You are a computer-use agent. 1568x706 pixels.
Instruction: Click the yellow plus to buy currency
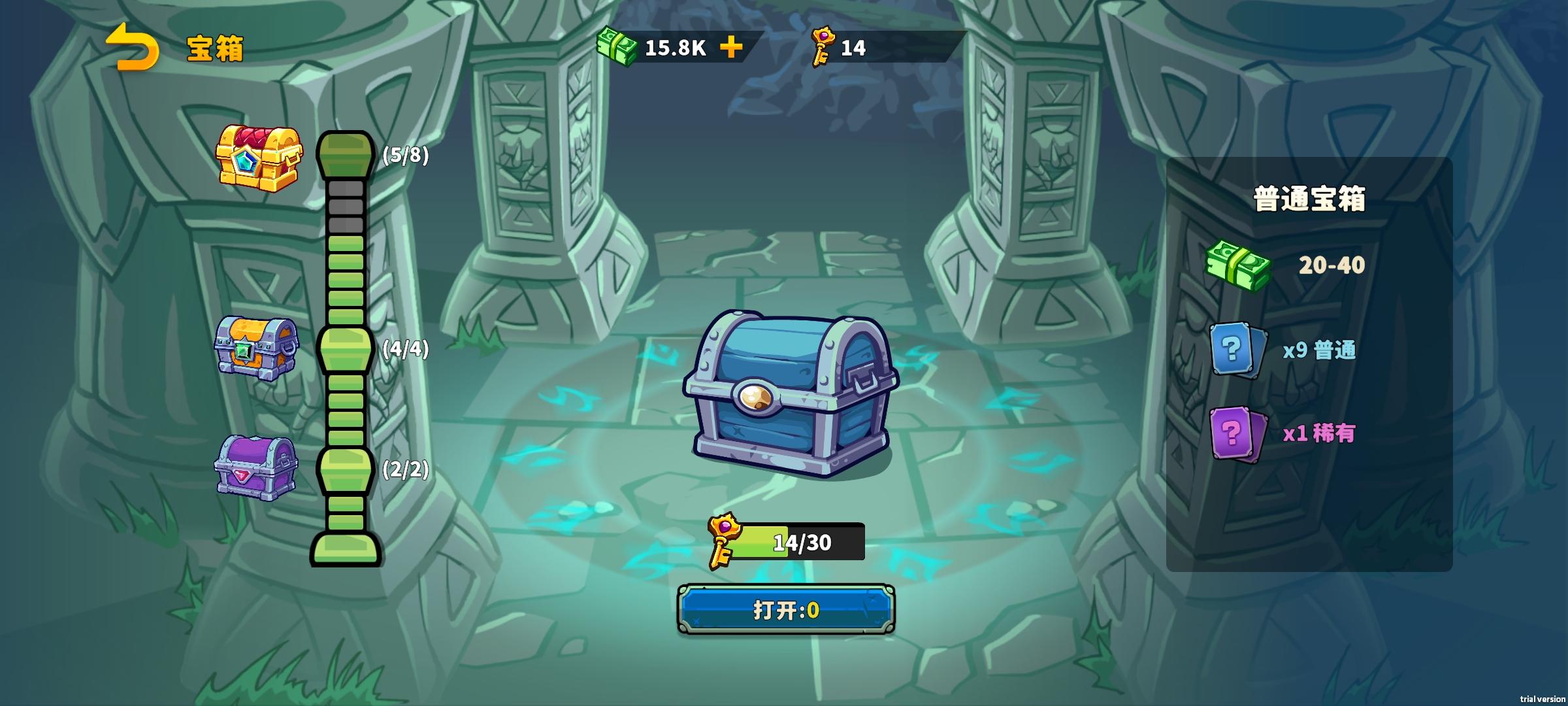point(732,47)
